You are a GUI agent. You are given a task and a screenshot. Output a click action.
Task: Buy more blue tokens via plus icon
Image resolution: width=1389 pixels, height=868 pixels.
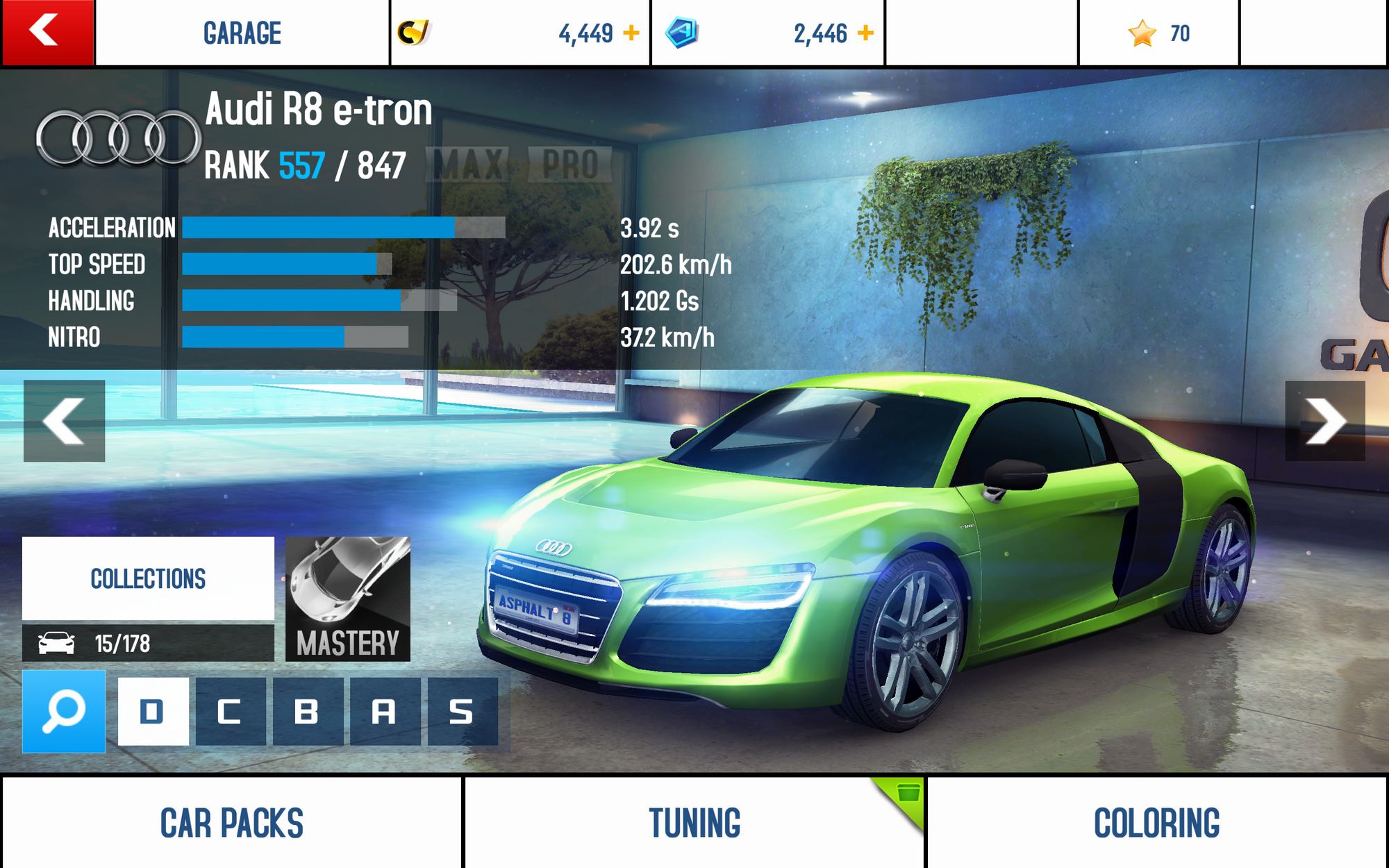click(x=866, y=33)
